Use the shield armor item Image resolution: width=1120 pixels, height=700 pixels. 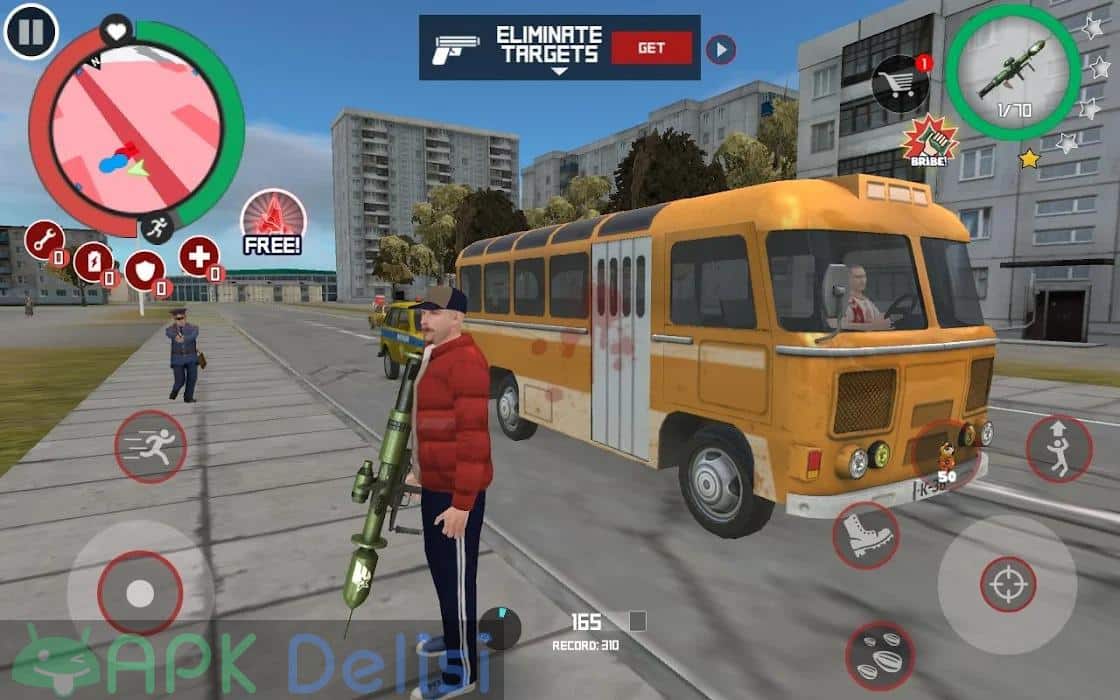tap(144, 271)
